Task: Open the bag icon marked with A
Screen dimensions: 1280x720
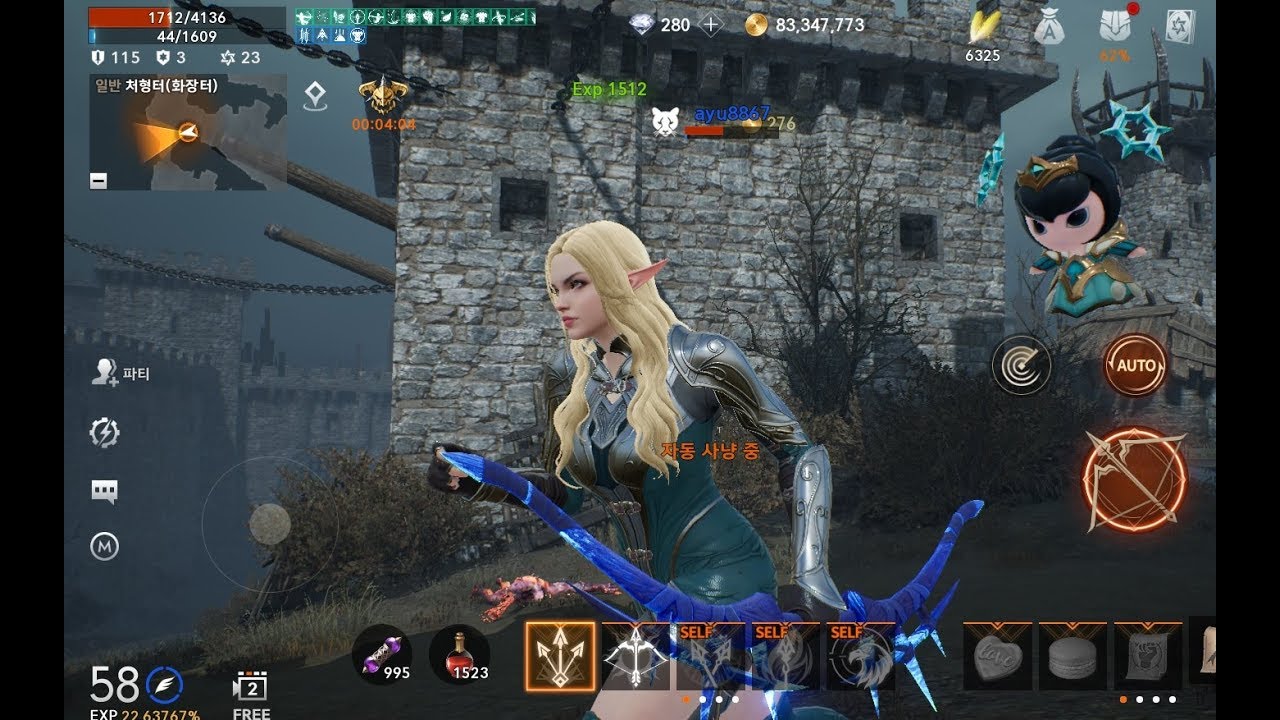Action: (1048, 27)
